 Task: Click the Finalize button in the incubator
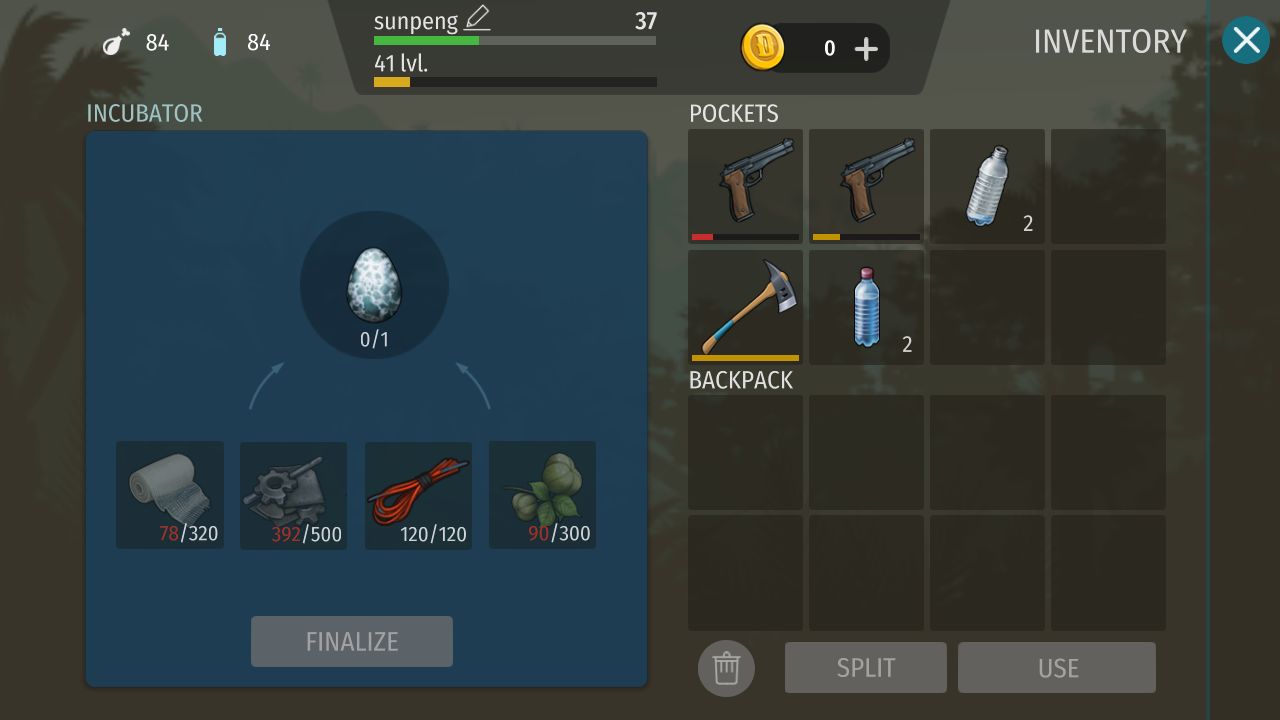pos(352,641)
